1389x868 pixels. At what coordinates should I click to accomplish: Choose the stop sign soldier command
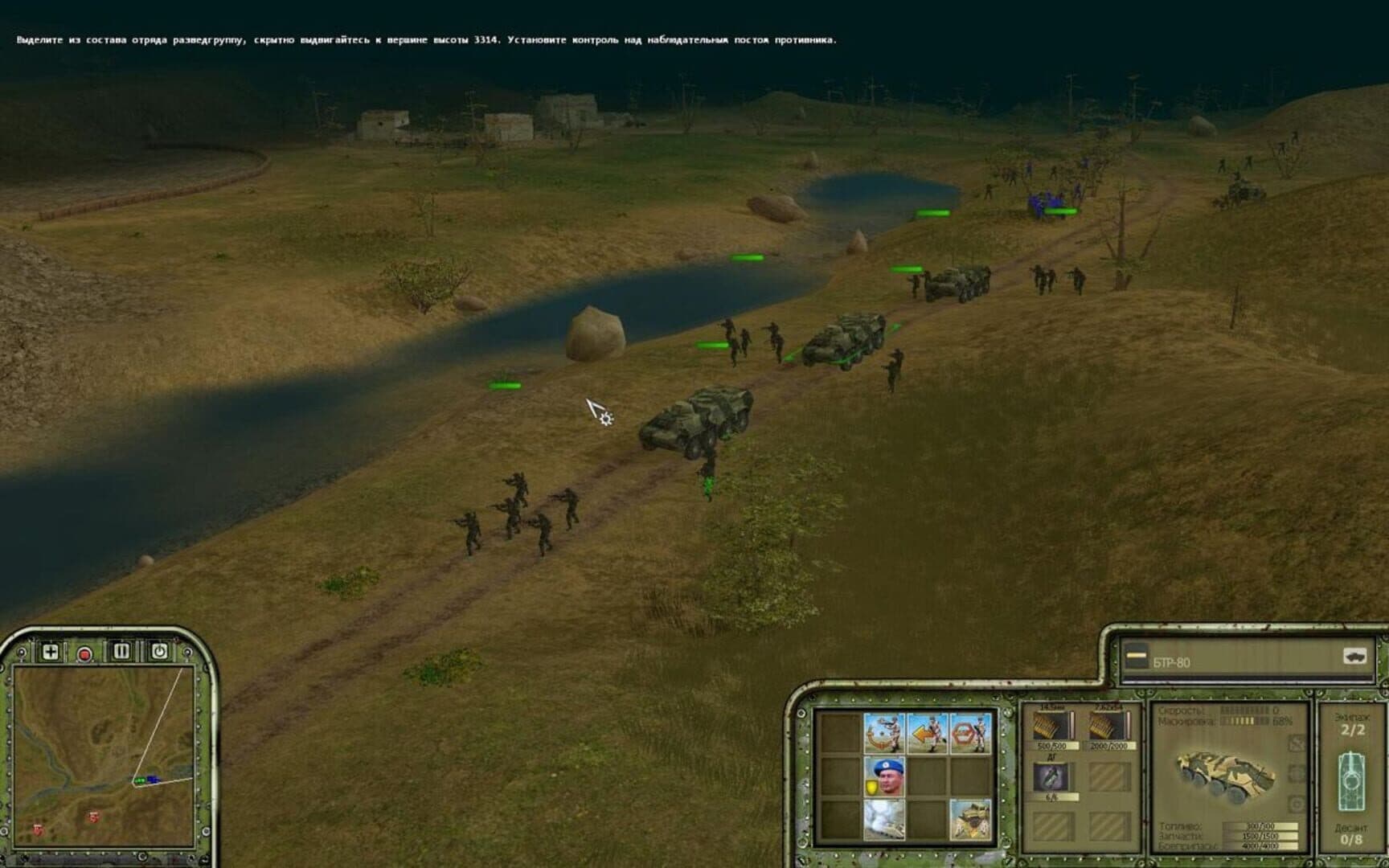click(x=970, y=733)
